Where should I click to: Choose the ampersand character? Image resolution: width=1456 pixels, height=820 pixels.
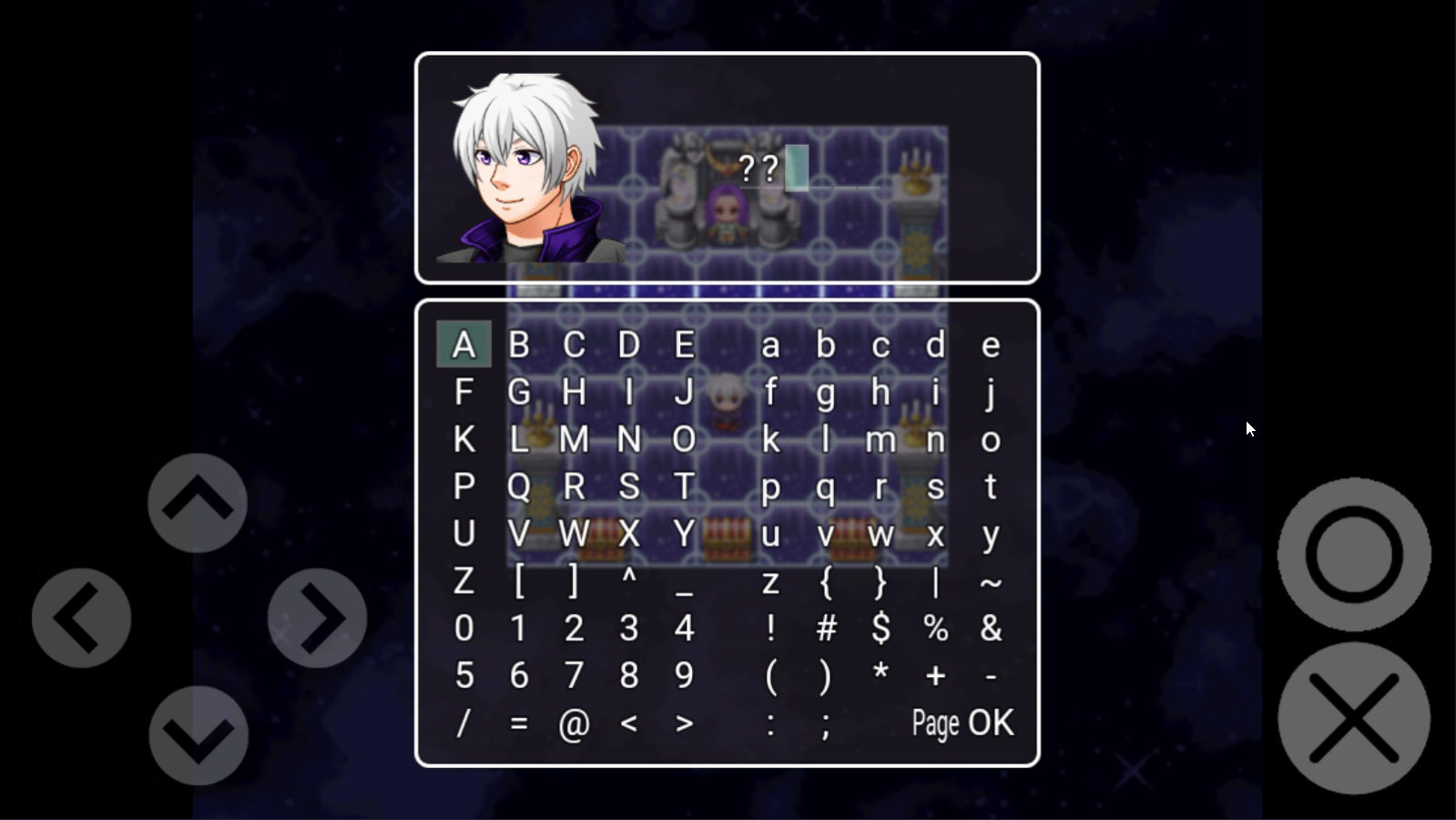[991, 629]
